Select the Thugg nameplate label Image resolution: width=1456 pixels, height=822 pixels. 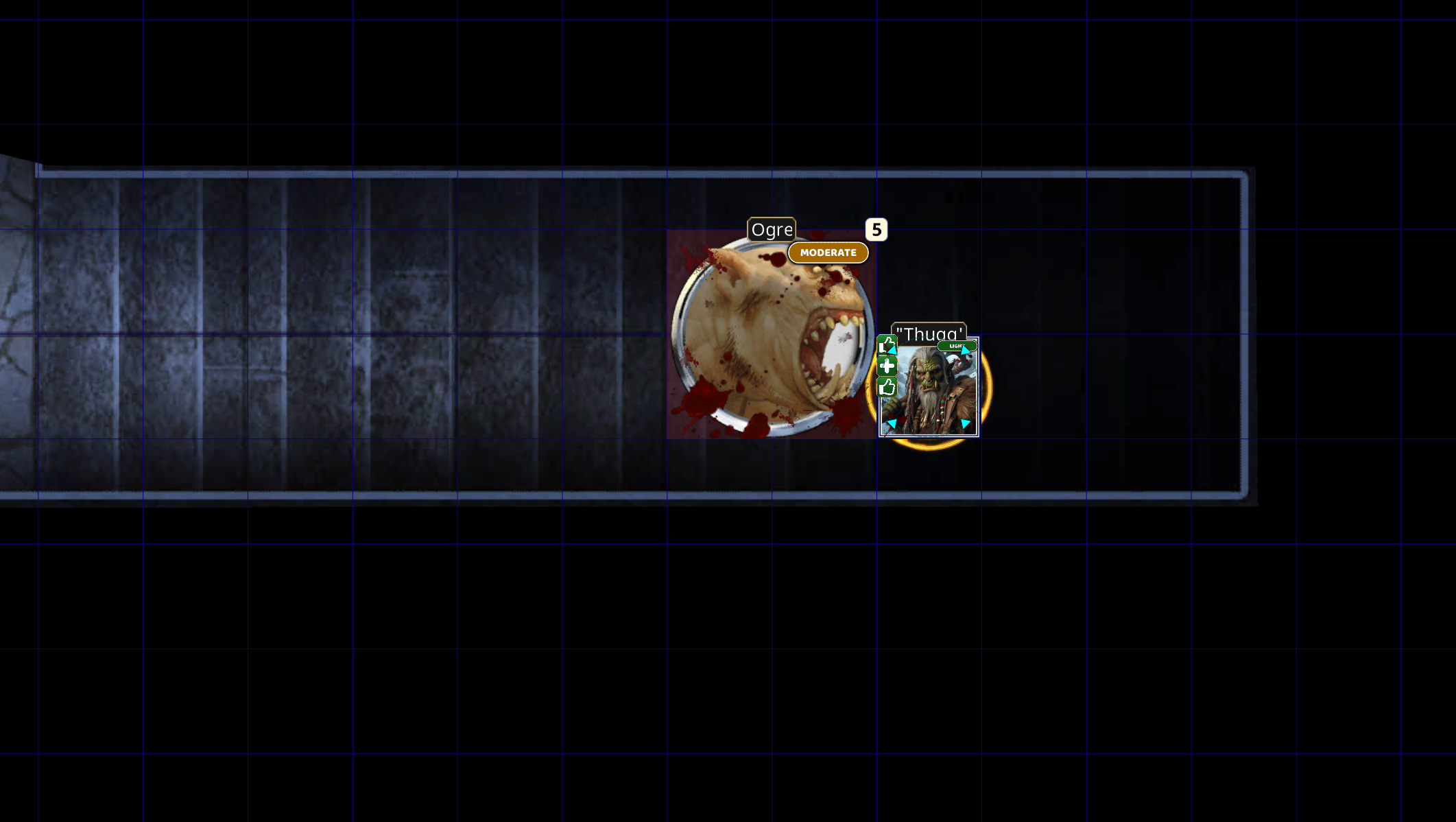point(931,331)
